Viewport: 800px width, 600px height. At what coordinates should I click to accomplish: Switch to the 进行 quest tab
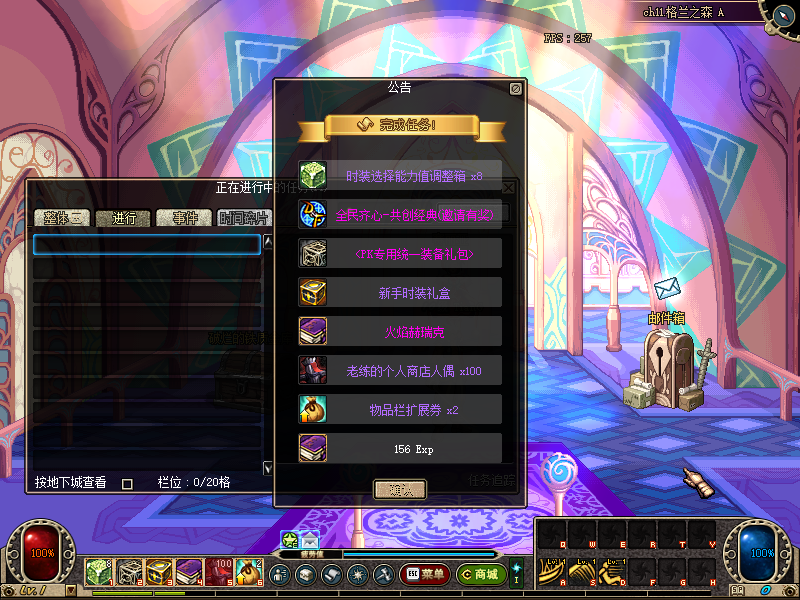click(123, 218)
